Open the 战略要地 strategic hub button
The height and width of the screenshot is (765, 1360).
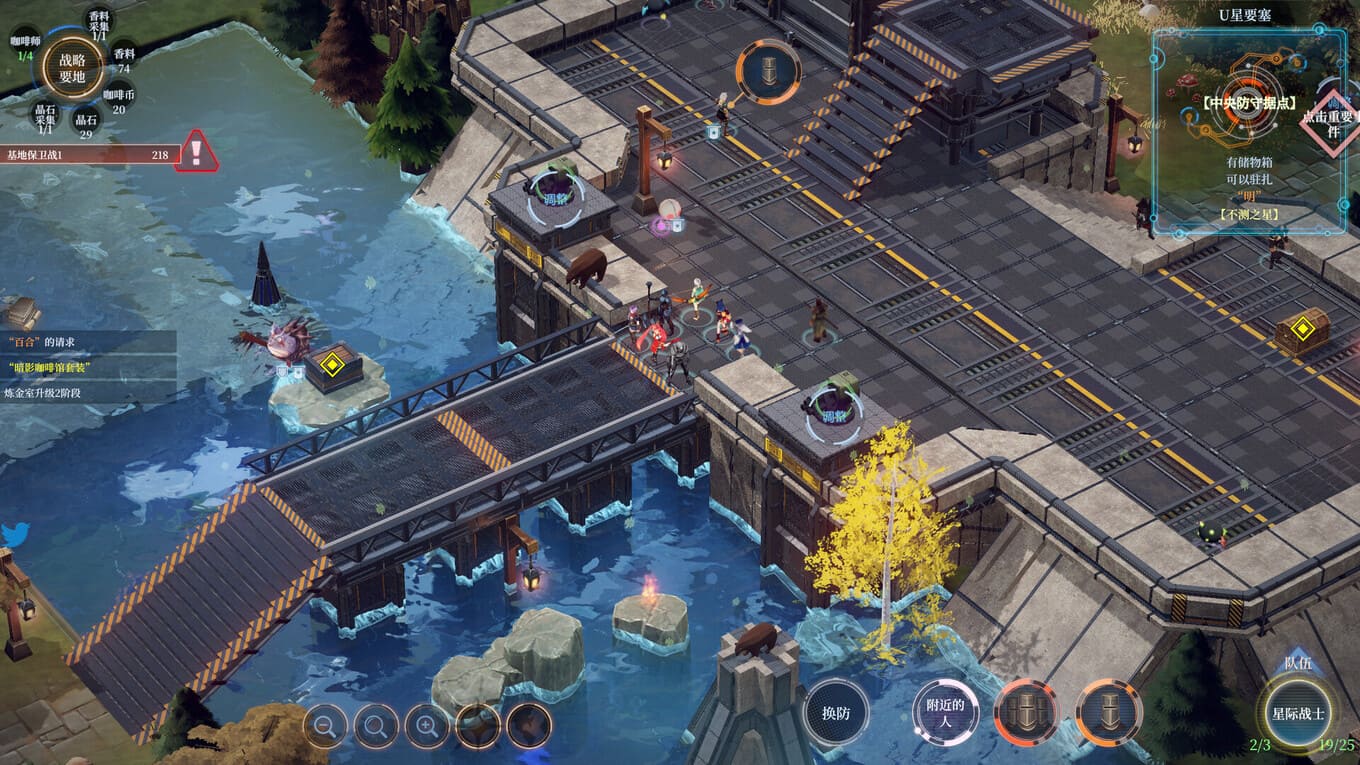[73, 67]
